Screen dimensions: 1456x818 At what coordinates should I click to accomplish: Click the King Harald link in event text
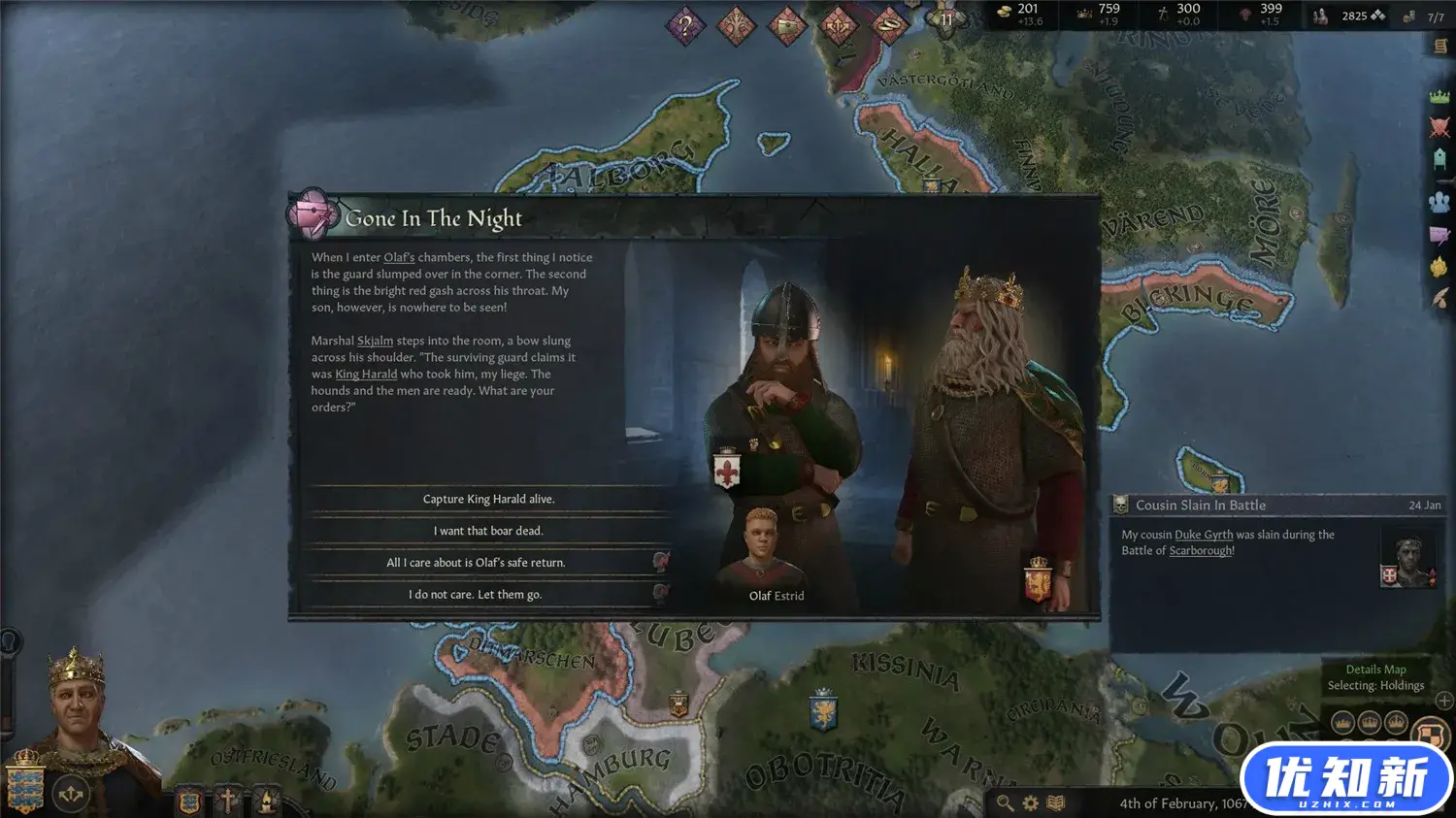[365, 374]
